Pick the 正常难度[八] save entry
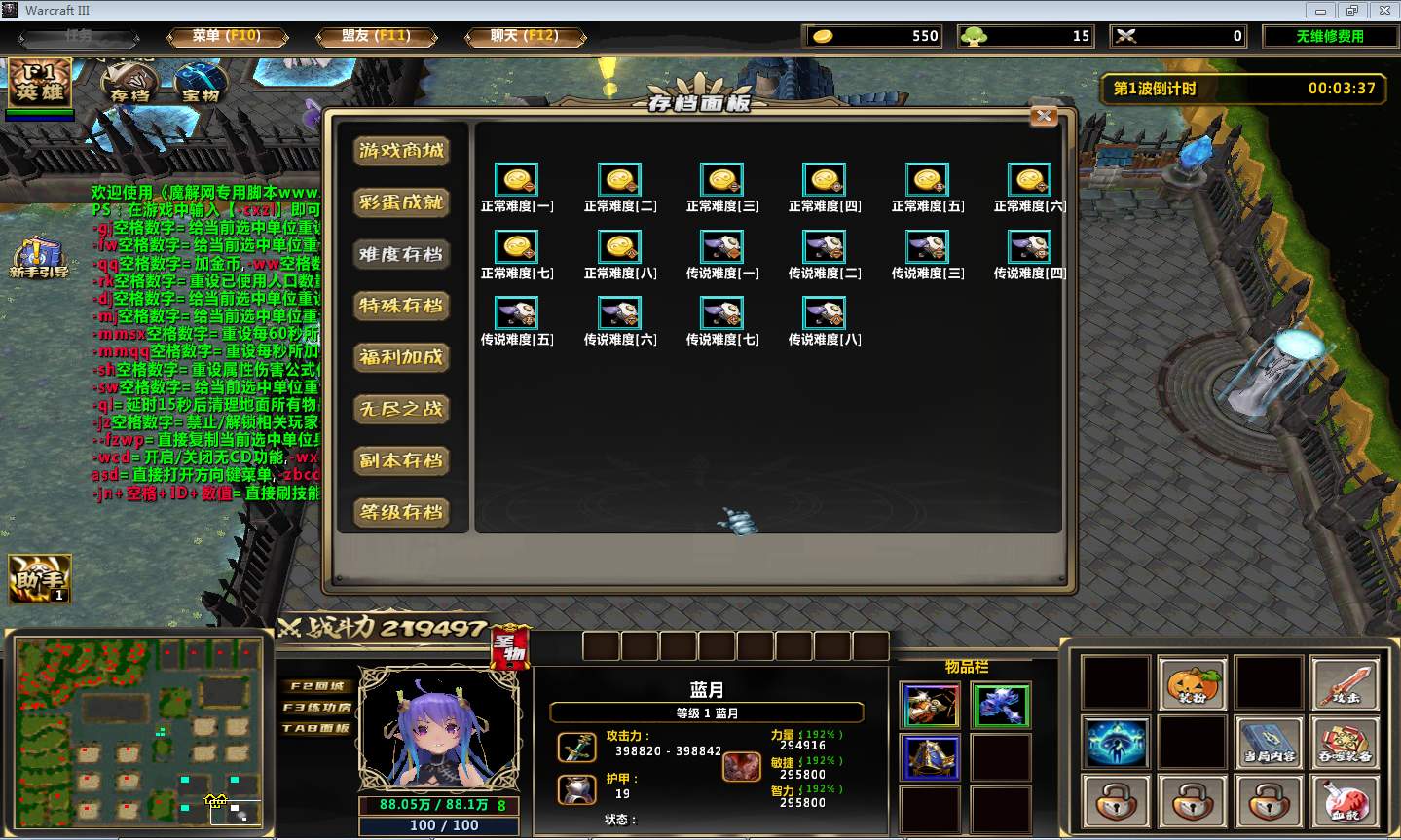 [x=619, y=247]
